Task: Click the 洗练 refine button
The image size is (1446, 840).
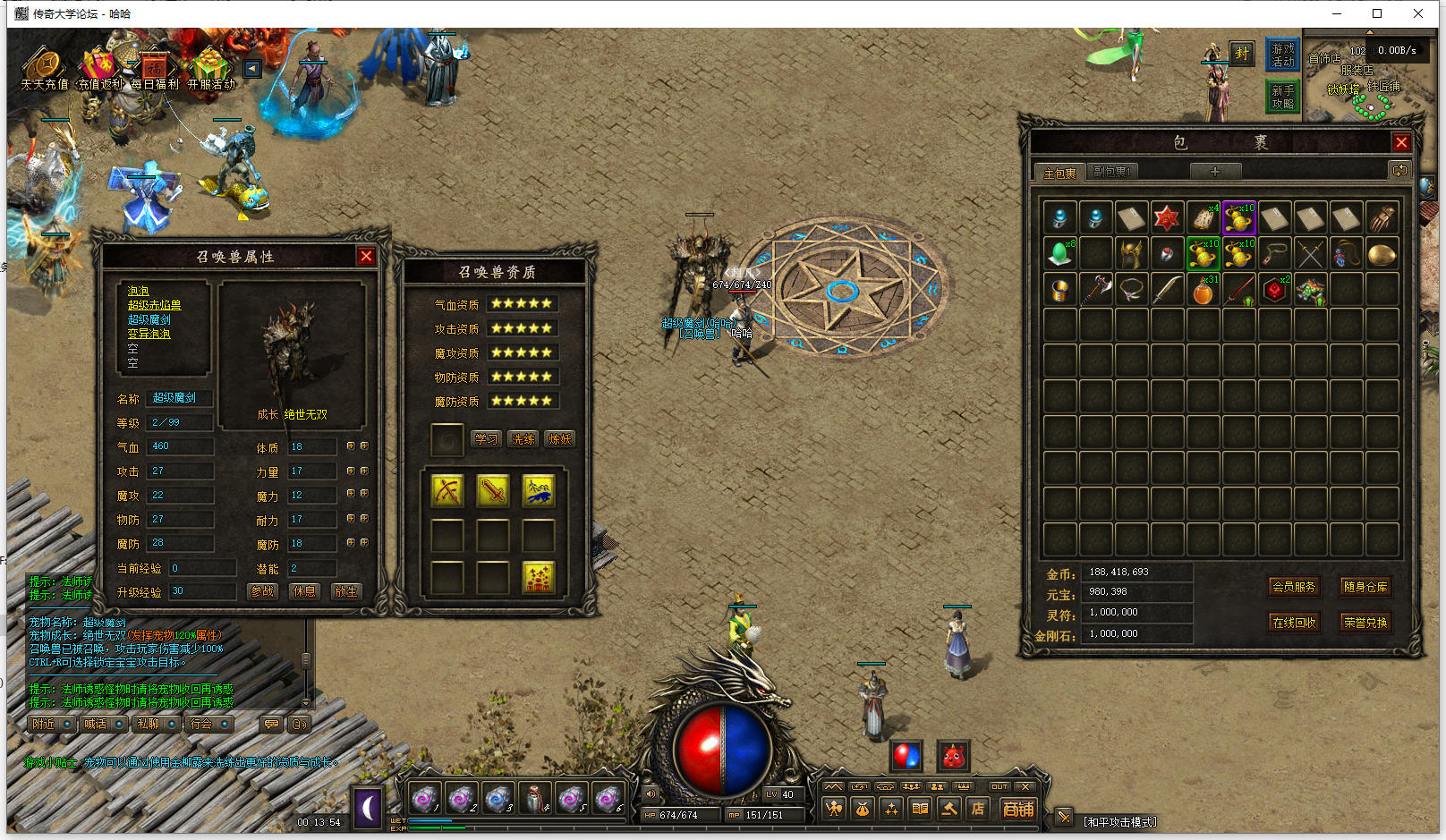Action: coord(523,439)
